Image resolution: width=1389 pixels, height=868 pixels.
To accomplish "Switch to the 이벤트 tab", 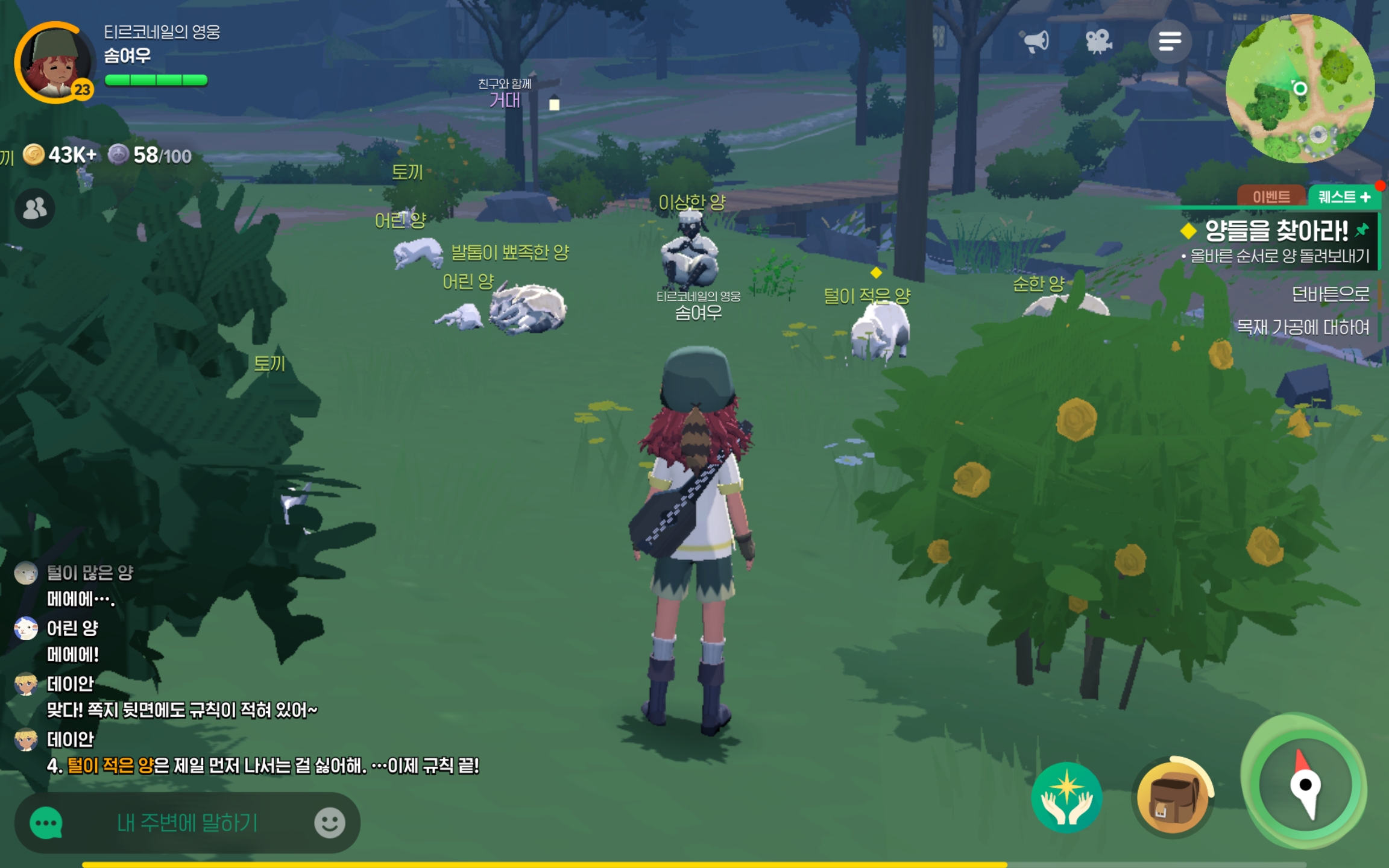I will [1271, 197].
